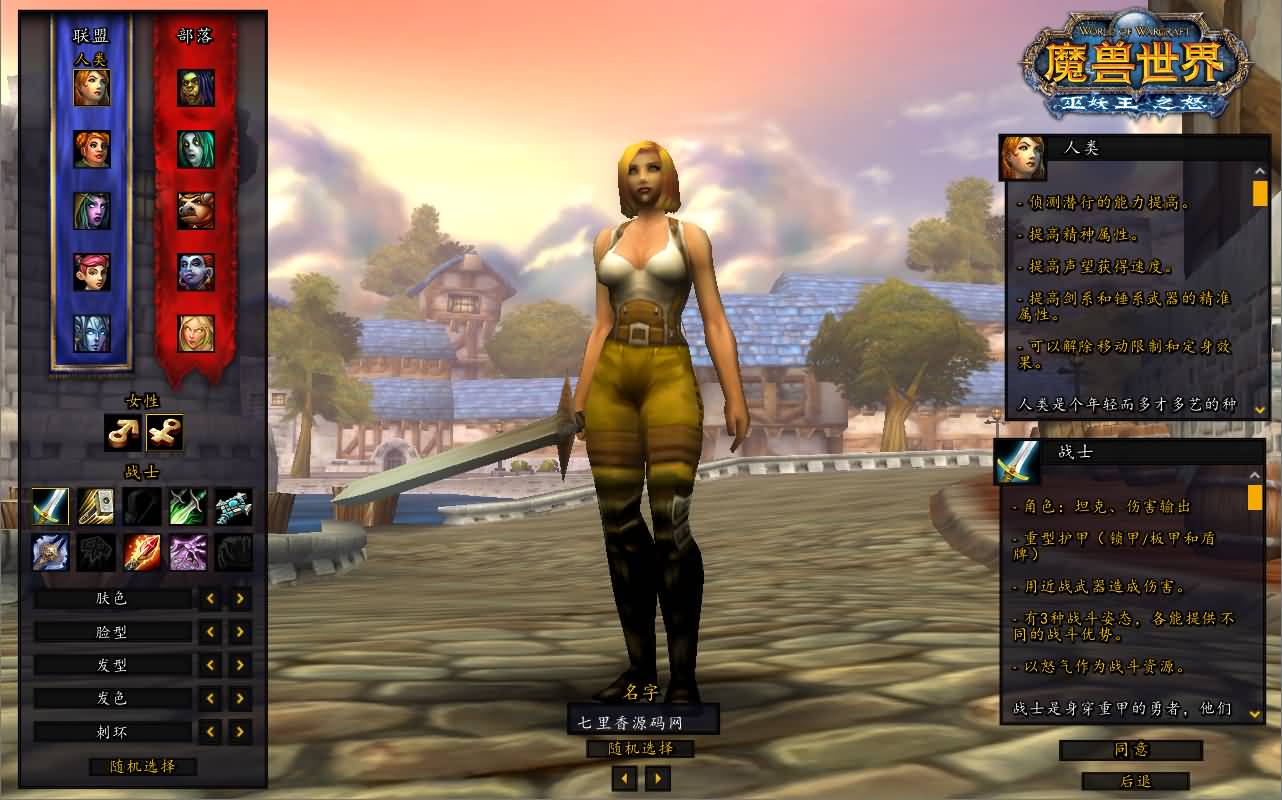Generate a random name below name field
The width and height of the screenshot is (1282, 800).
coord(640,748)
